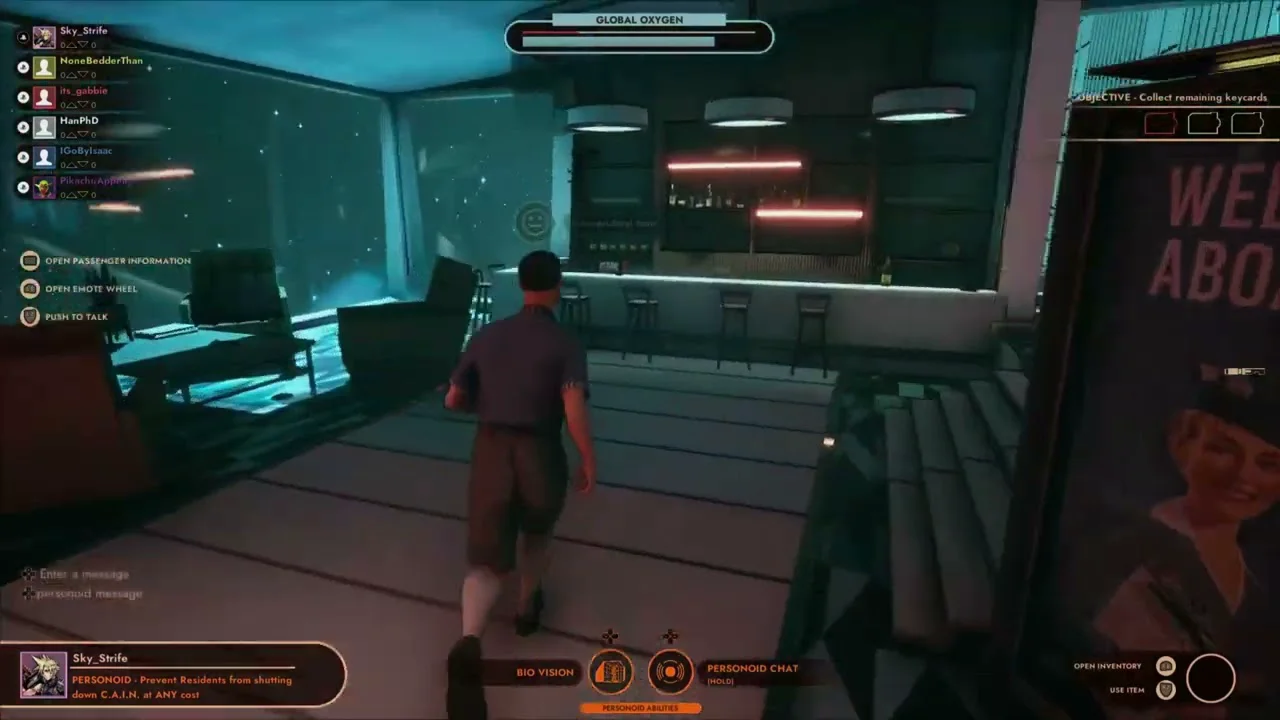Open the Collect remaining keycards objective tracker

click(x=1172, y=98)
